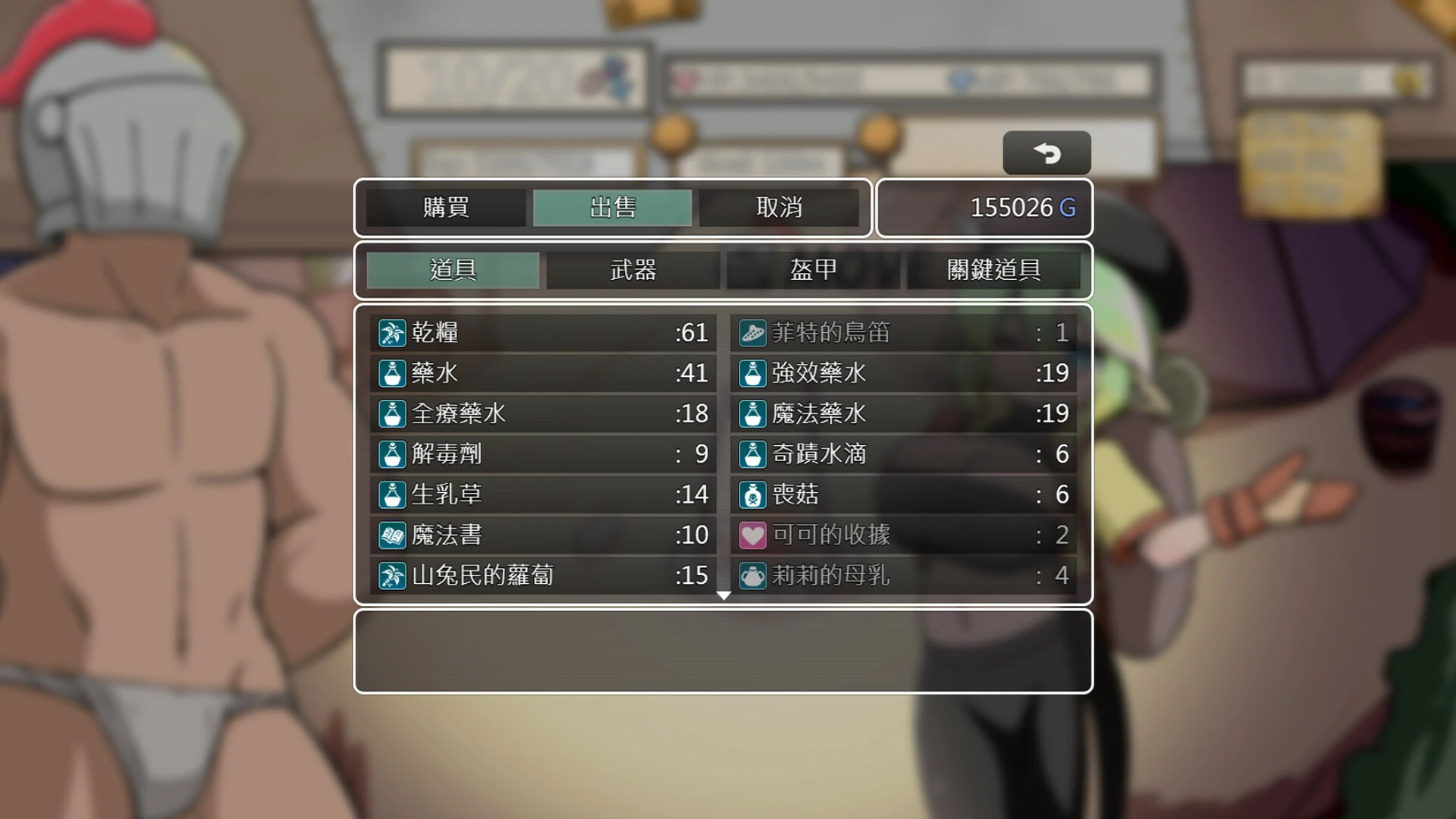This screenshot has width=1456, height=819.
Task: Switch to the 武器 weapons tab
Action: click(x=633, y=270)
